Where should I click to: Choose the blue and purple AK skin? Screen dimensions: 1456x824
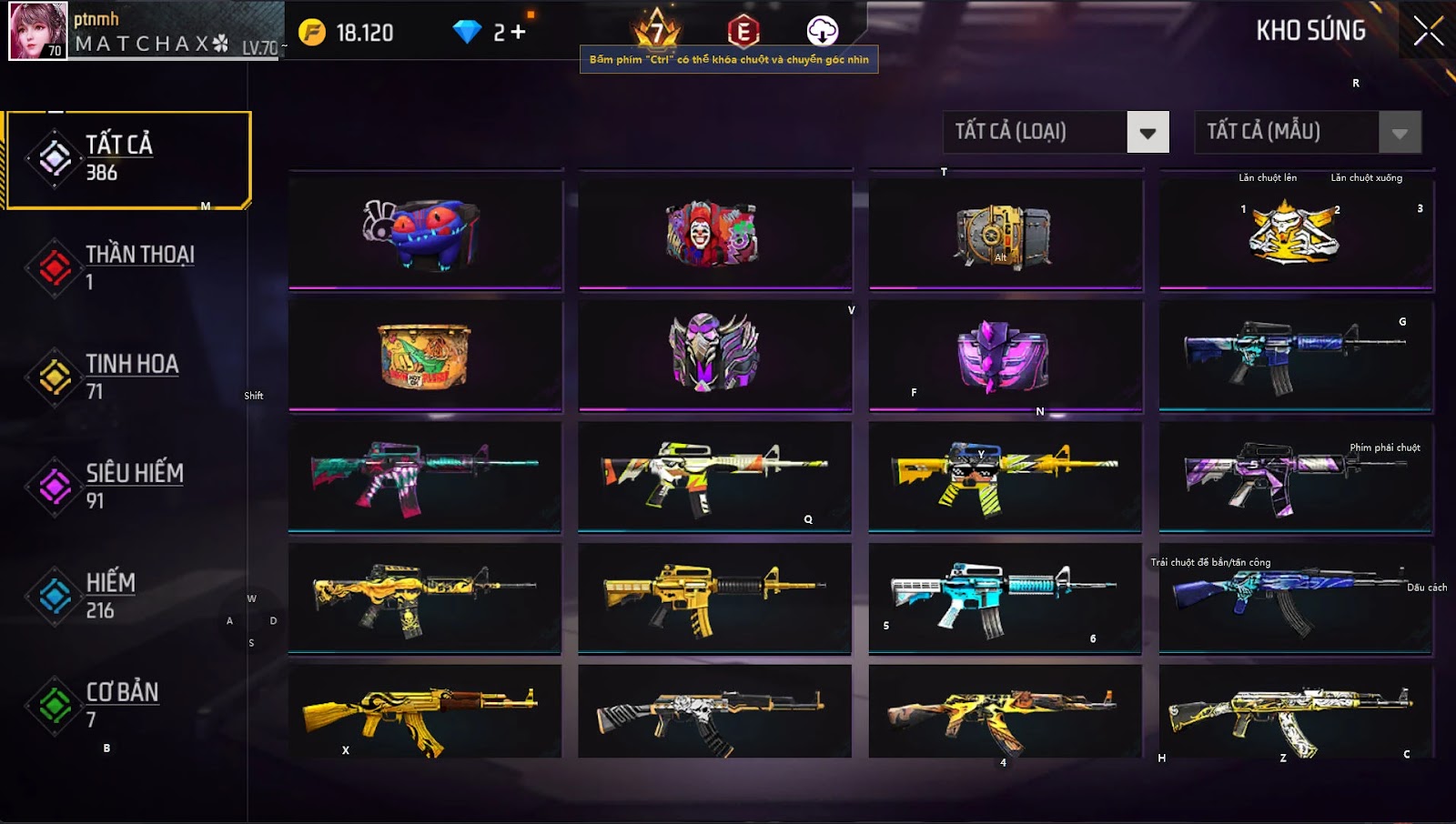[1295, 598]
